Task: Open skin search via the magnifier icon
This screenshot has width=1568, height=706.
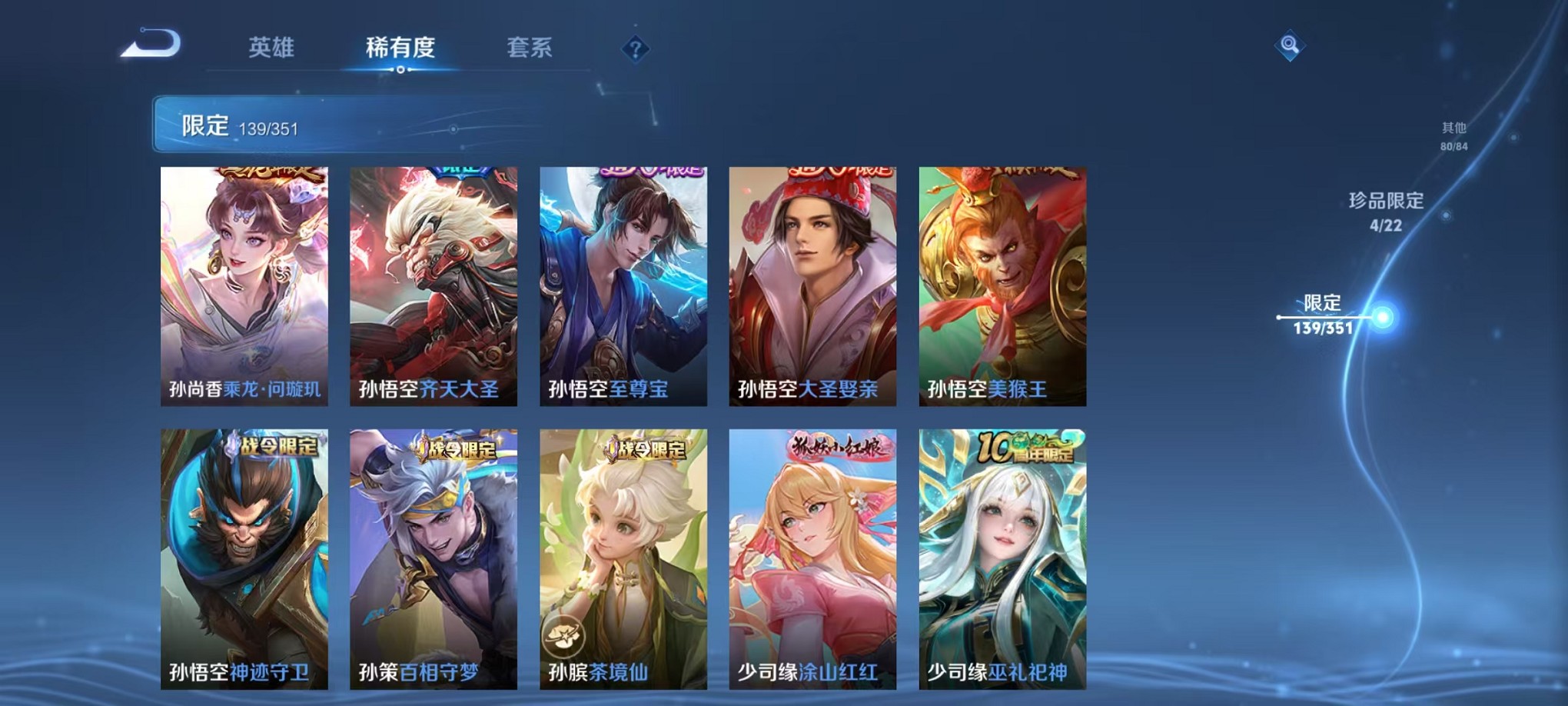Action: pyautogui.click(x=1291, y=46)
